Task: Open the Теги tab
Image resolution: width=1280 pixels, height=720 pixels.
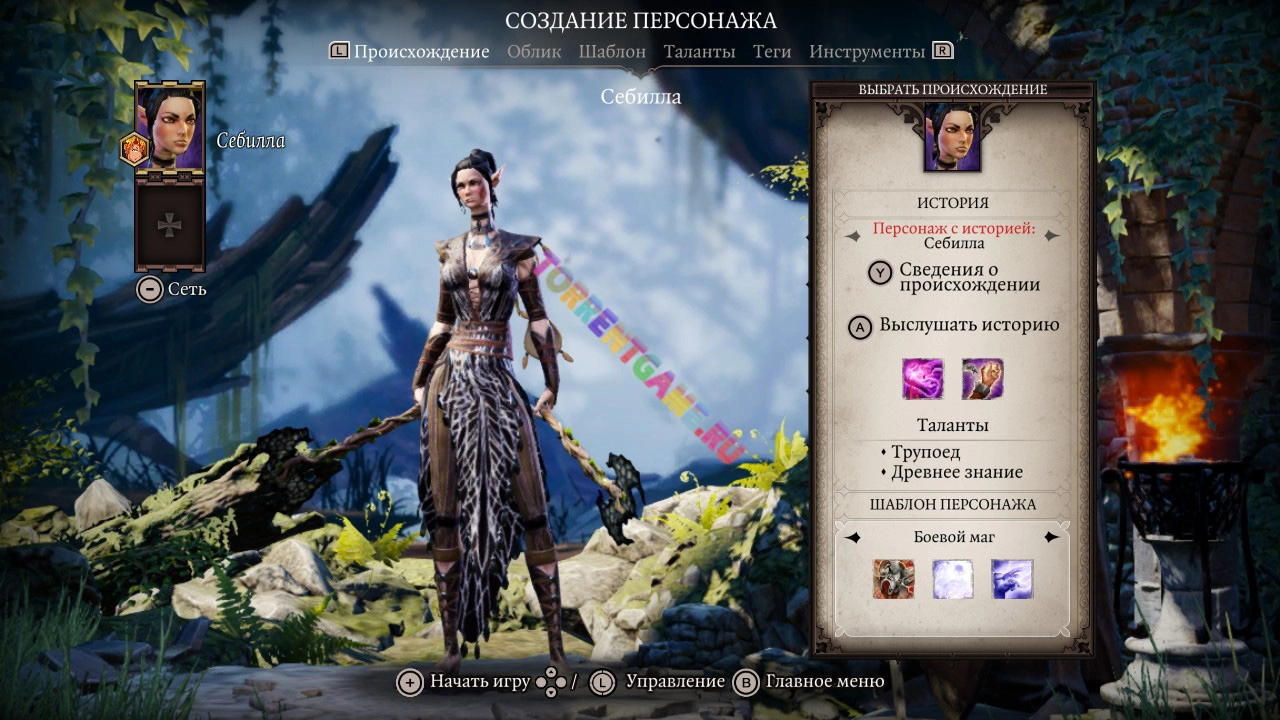Action: click(772, 52)
